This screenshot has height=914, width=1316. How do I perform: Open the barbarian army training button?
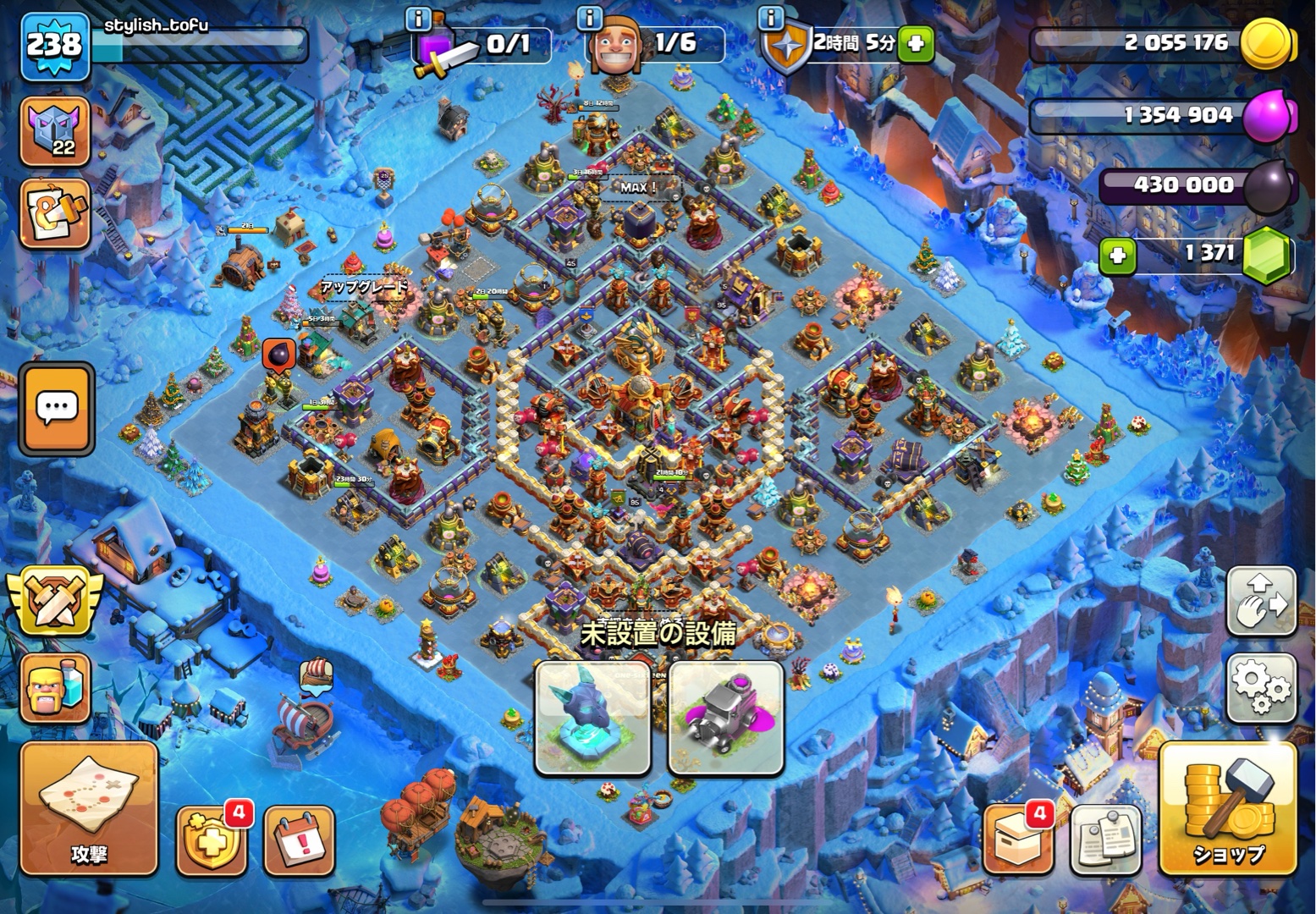pos(55,687)
